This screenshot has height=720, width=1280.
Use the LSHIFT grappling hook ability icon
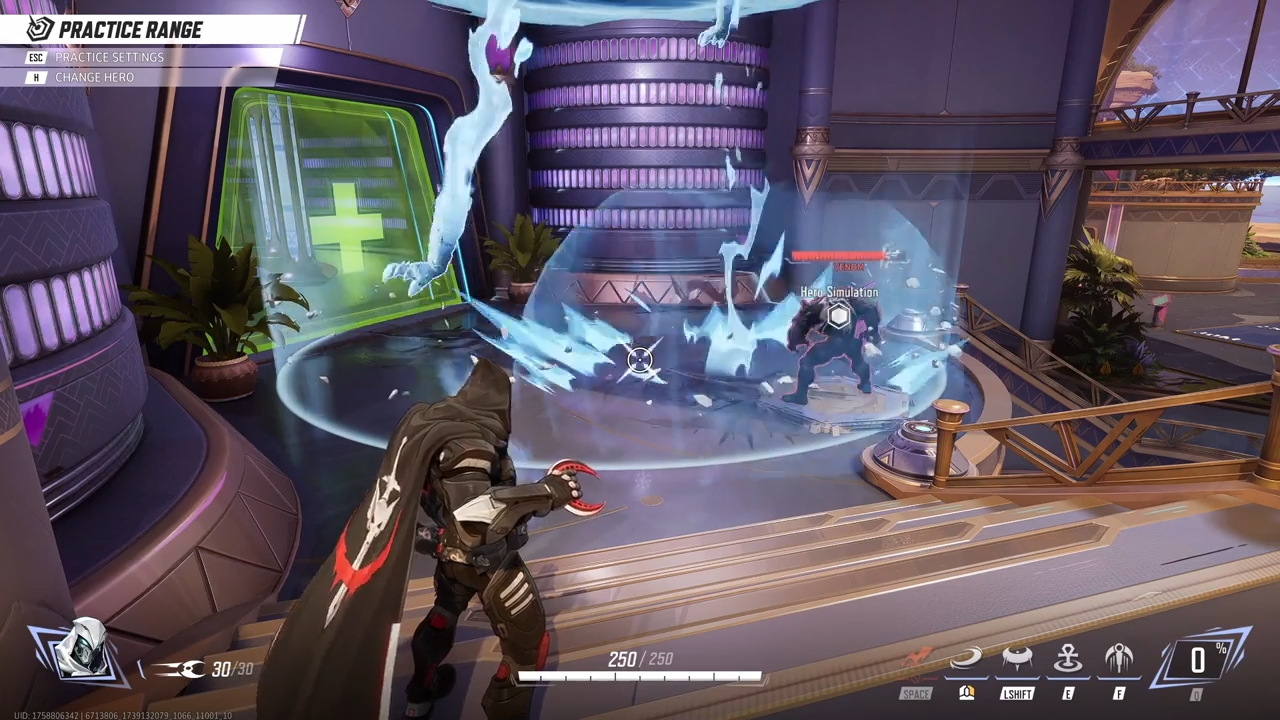(1017, 660)
